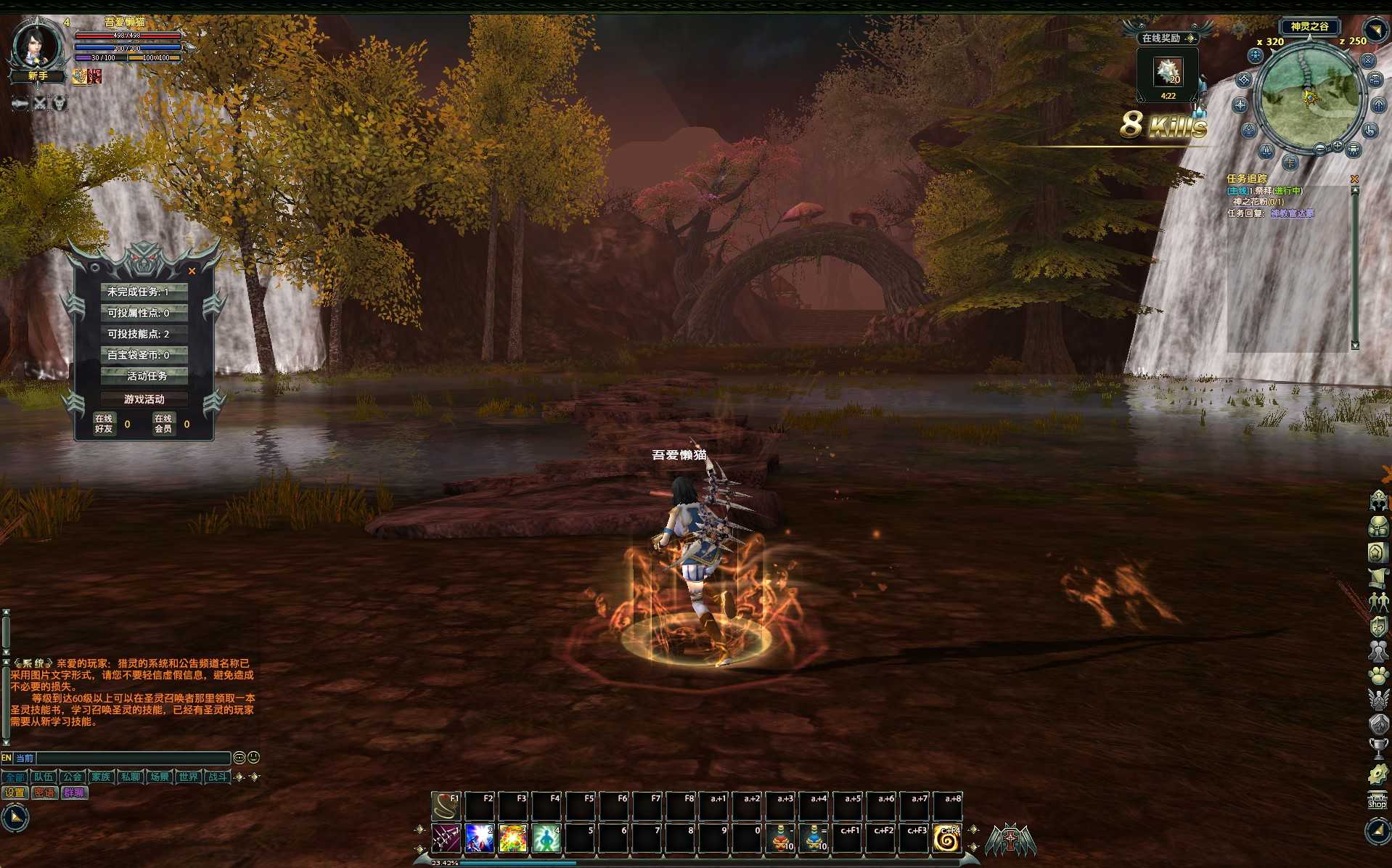Screen dimensions: 1392x868
Task: Activate the blue burst skill in slot 2
Action: tap(479, 838)
